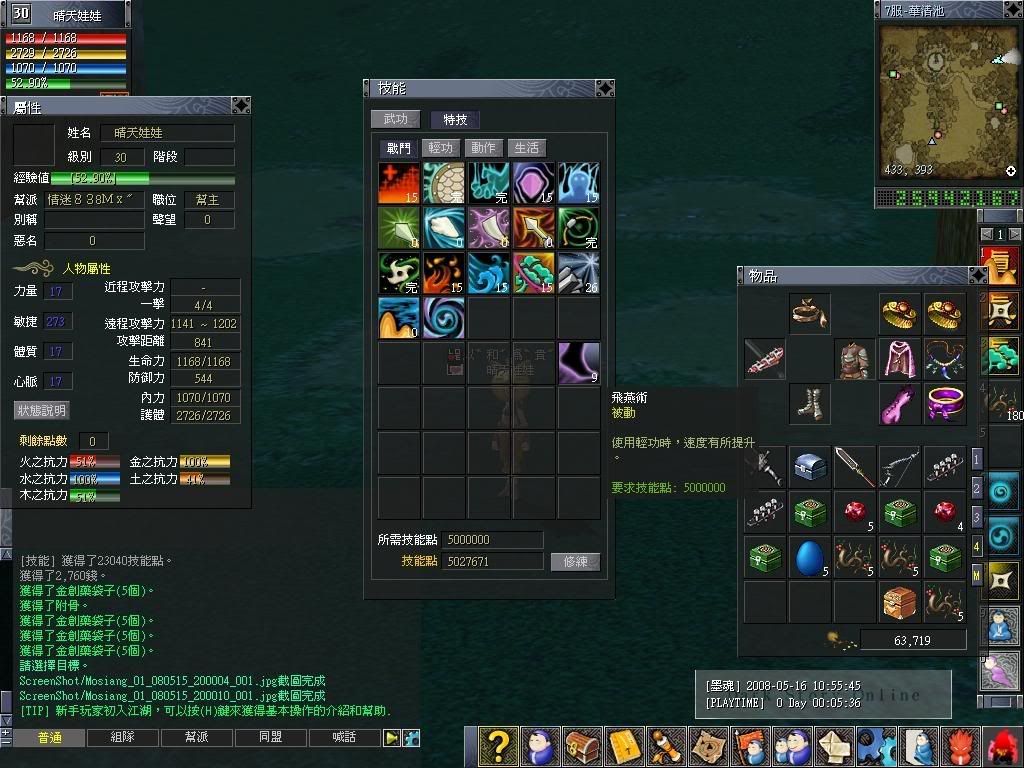Switch chat to the 組隊 party channel
1024x768 pixels.
(123, 738)
